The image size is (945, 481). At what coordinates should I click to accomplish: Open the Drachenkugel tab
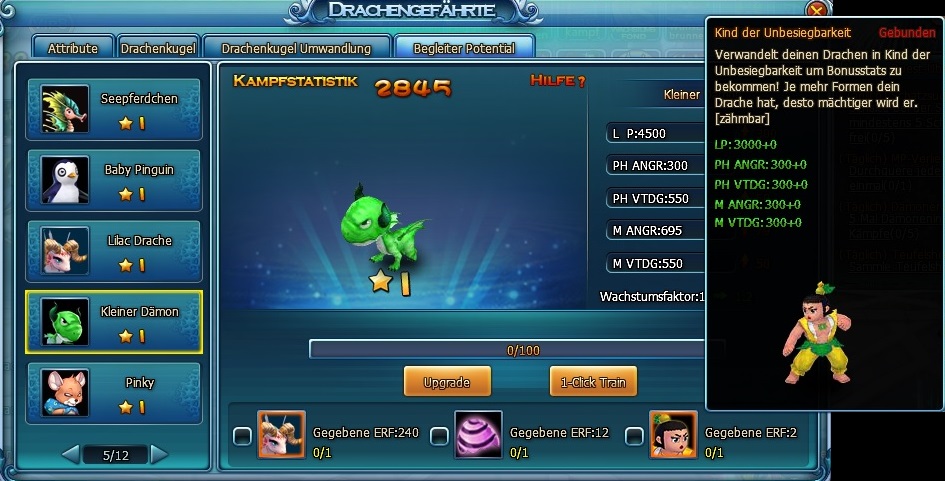pyautogui.click(x=158, y=48)
